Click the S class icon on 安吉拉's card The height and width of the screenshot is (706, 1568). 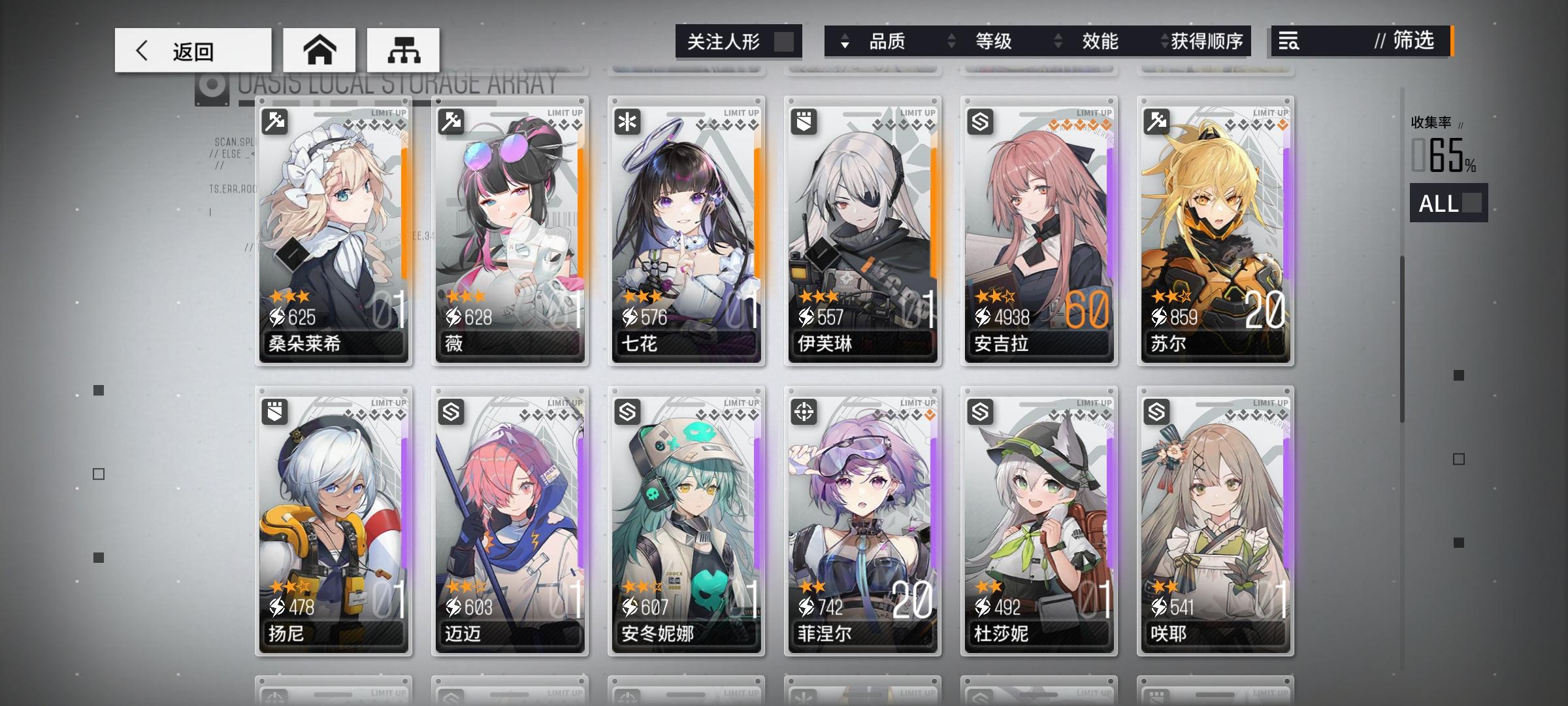click(x=981, y=122)
